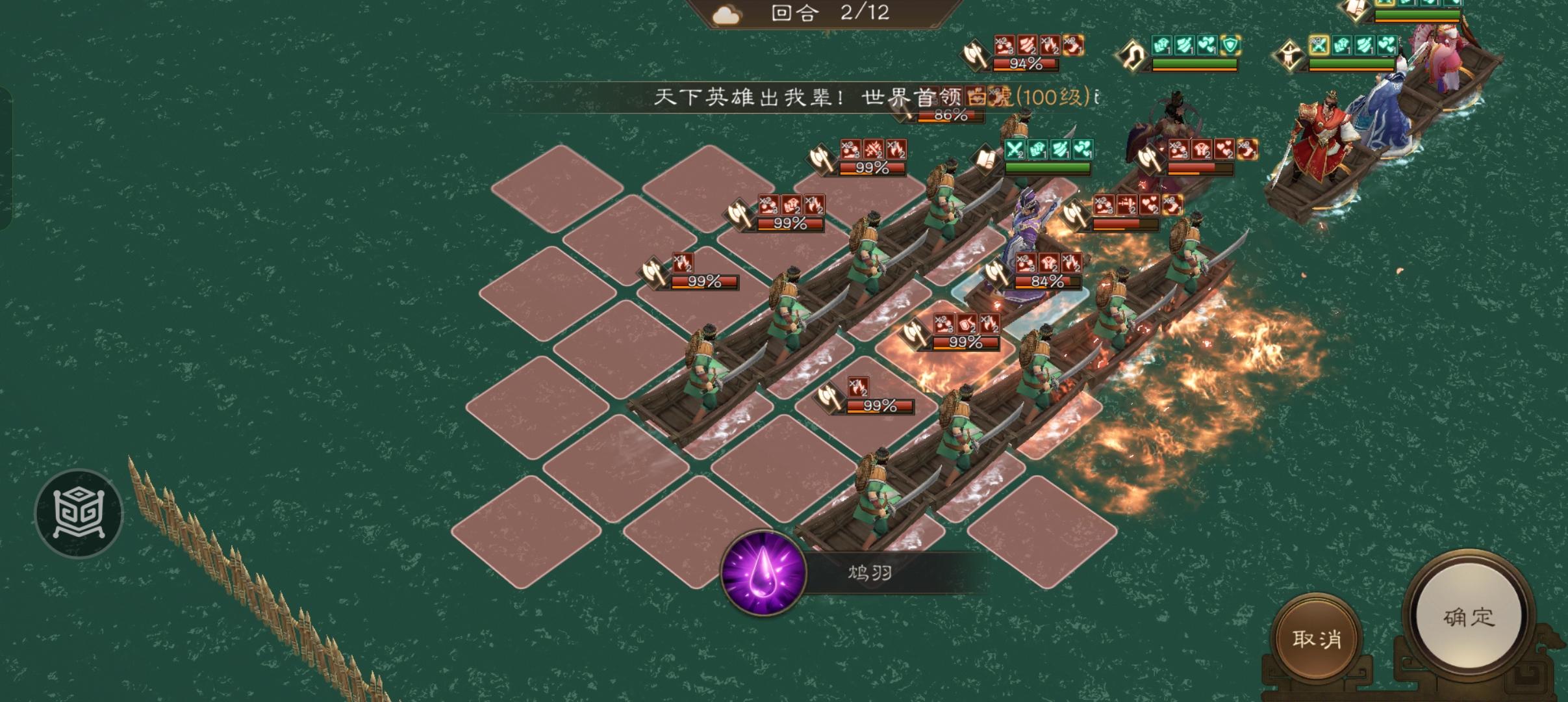The image size is (1568, 702).
Task: Click the heart buff icon above the rightmost boat
Action: [x=1389, y=45]
